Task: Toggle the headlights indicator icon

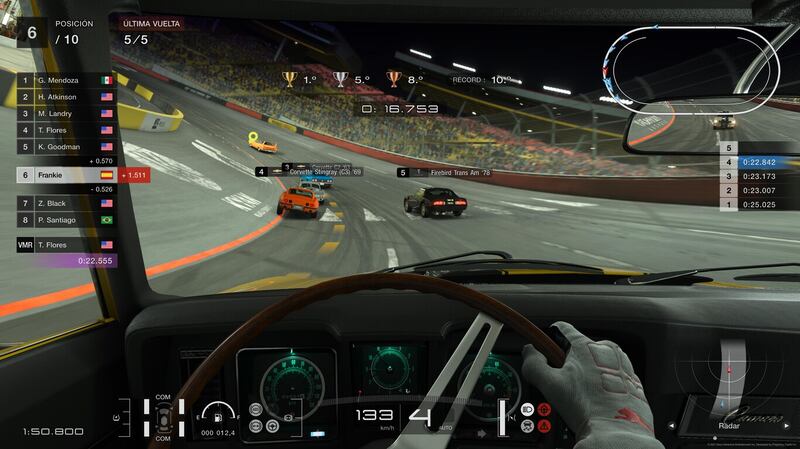Action: tap(526, 410)
